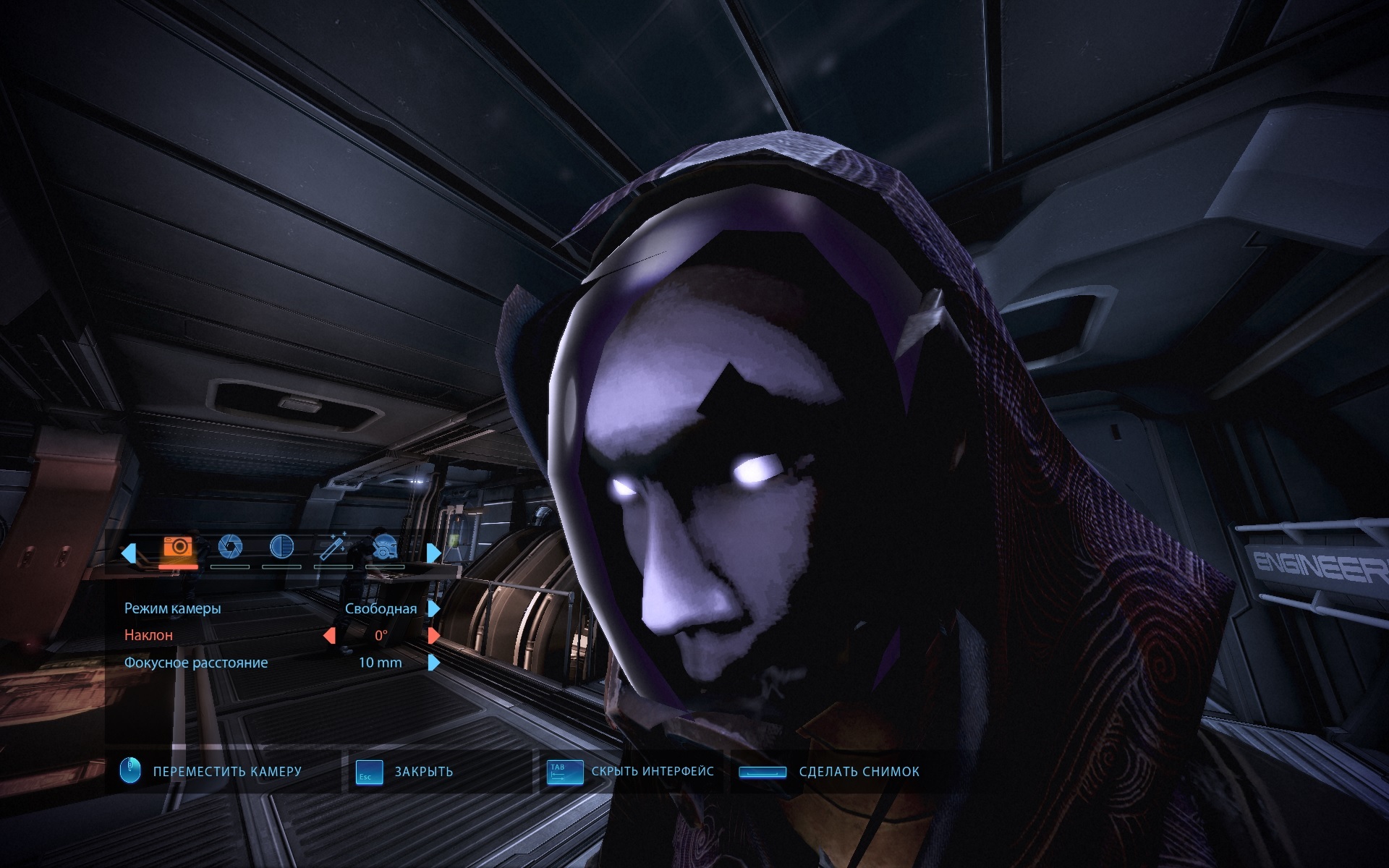Switch to the magic wand effects tab
Viewport: 1389px width, 868px height.
click(x=333, y=548)
